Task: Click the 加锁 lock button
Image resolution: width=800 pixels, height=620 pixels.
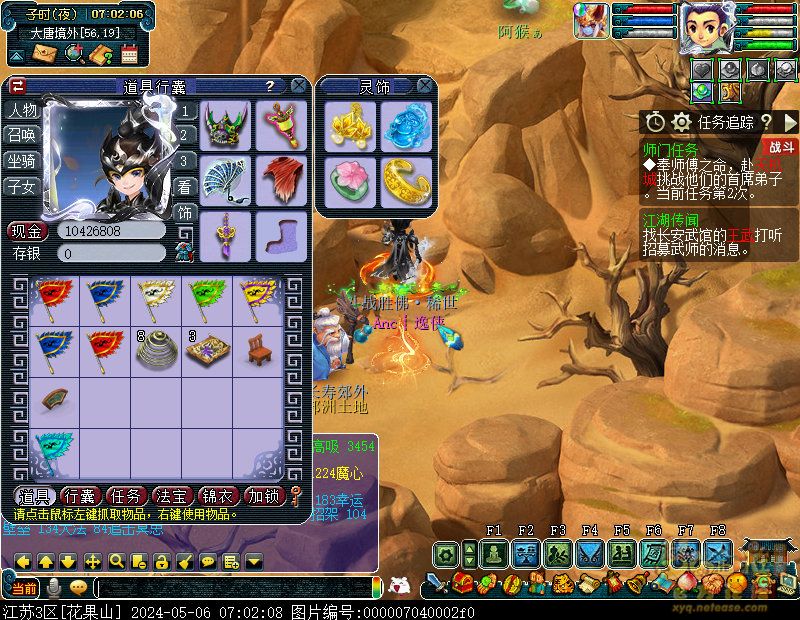Action: 264,496
